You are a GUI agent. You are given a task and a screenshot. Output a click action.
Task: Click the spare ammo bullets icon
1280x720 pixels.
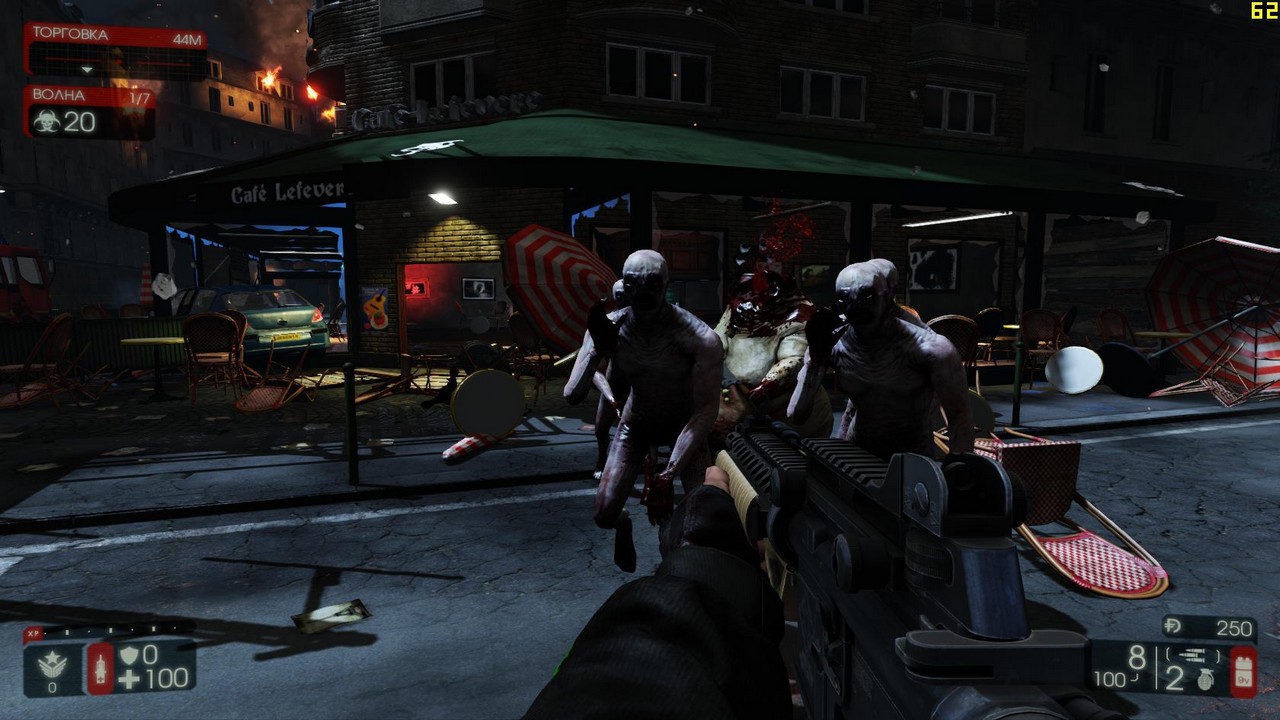click(x=1192, y=654)
